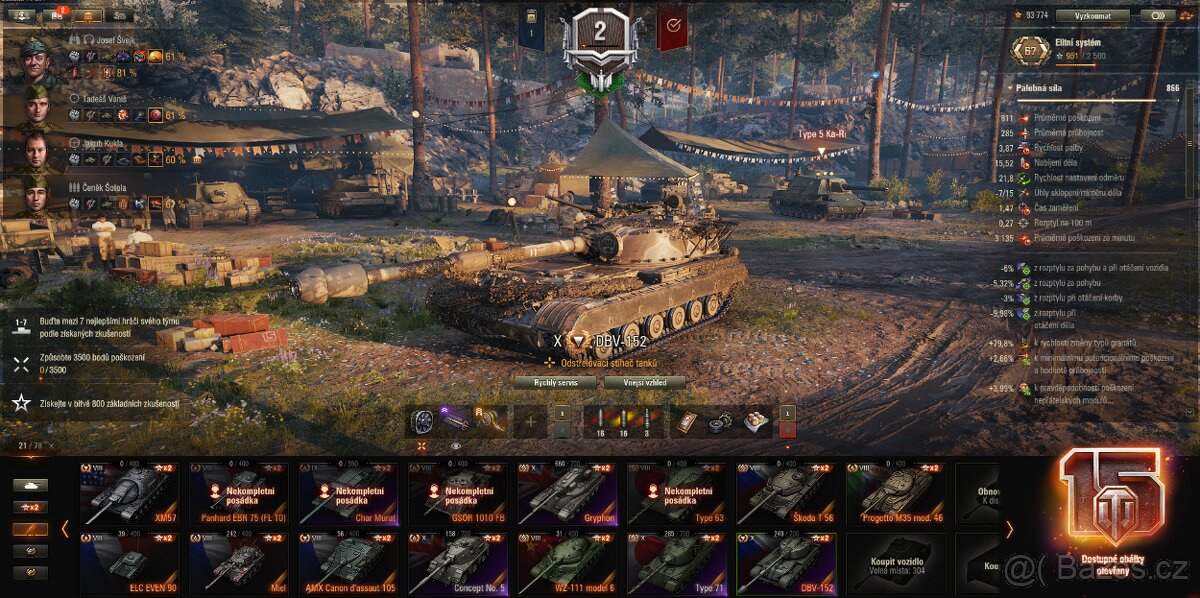Click the Vyzkoumat research button
Viewport: 1200px width, 598px height.
point(1092,16)
